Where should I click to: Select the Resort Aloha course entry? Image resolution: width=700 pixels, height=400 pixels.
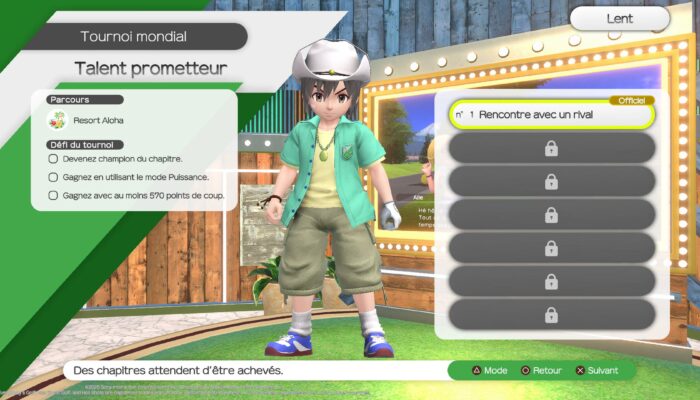point(98,121)
